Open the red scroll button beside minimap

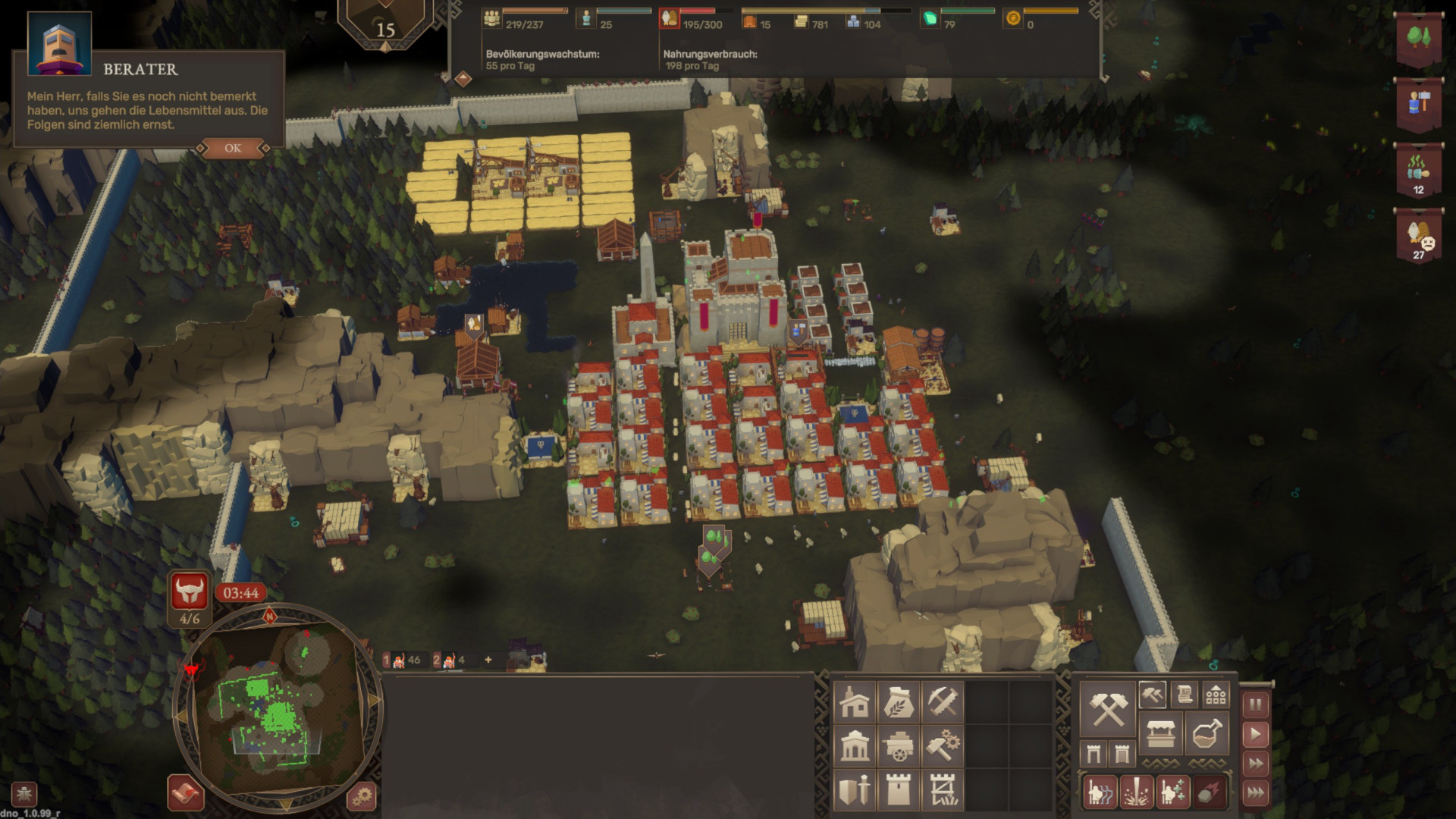click(185, 793)
